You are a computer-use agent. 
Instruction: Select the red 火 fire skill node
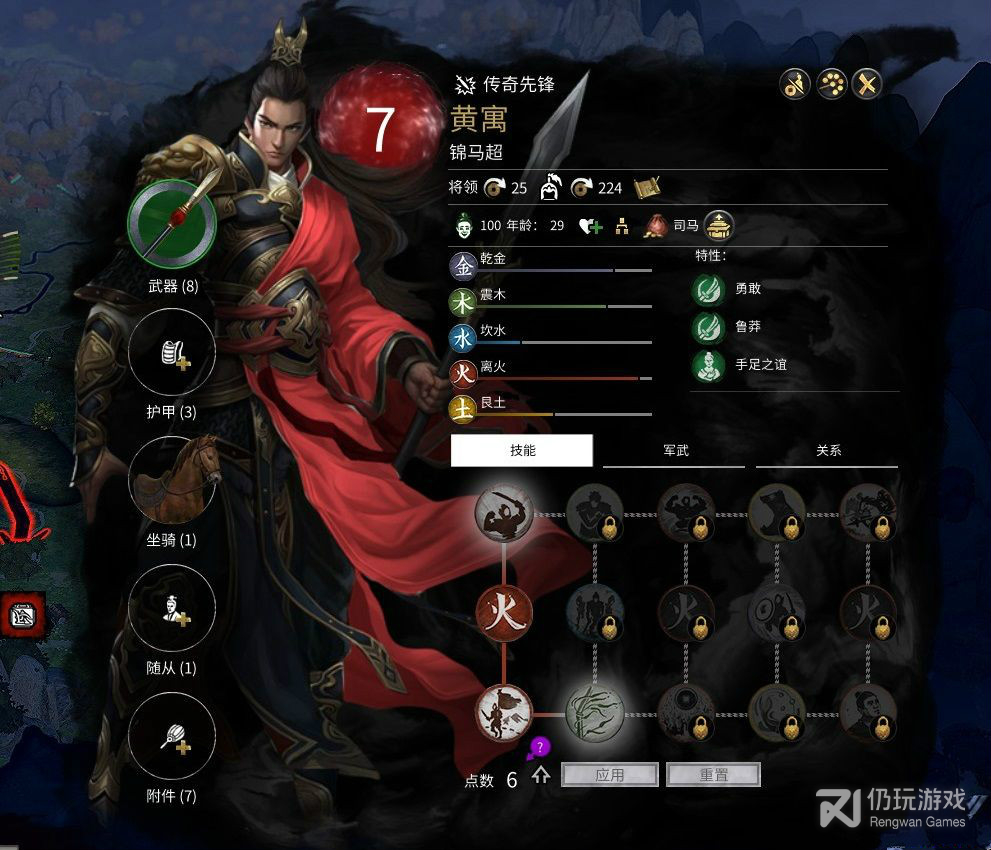tap(504, 613)
